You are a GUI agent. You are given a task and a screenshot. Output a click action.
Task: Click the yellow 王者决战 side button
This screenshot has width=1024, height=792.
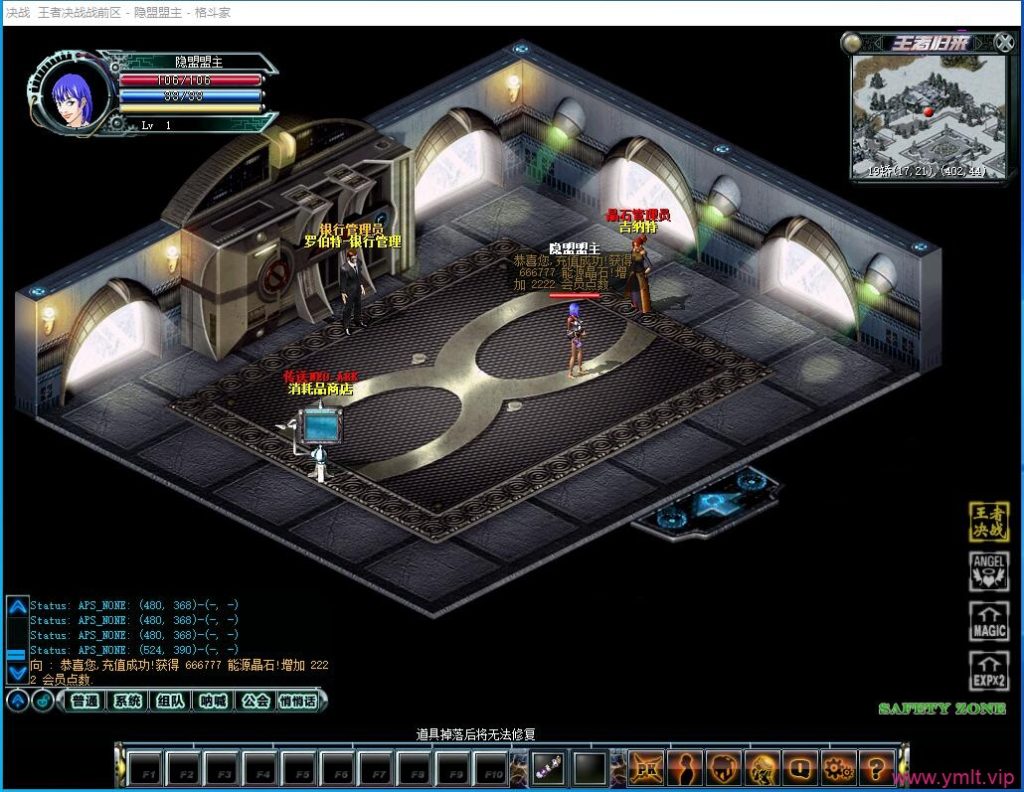click(989, 523)
